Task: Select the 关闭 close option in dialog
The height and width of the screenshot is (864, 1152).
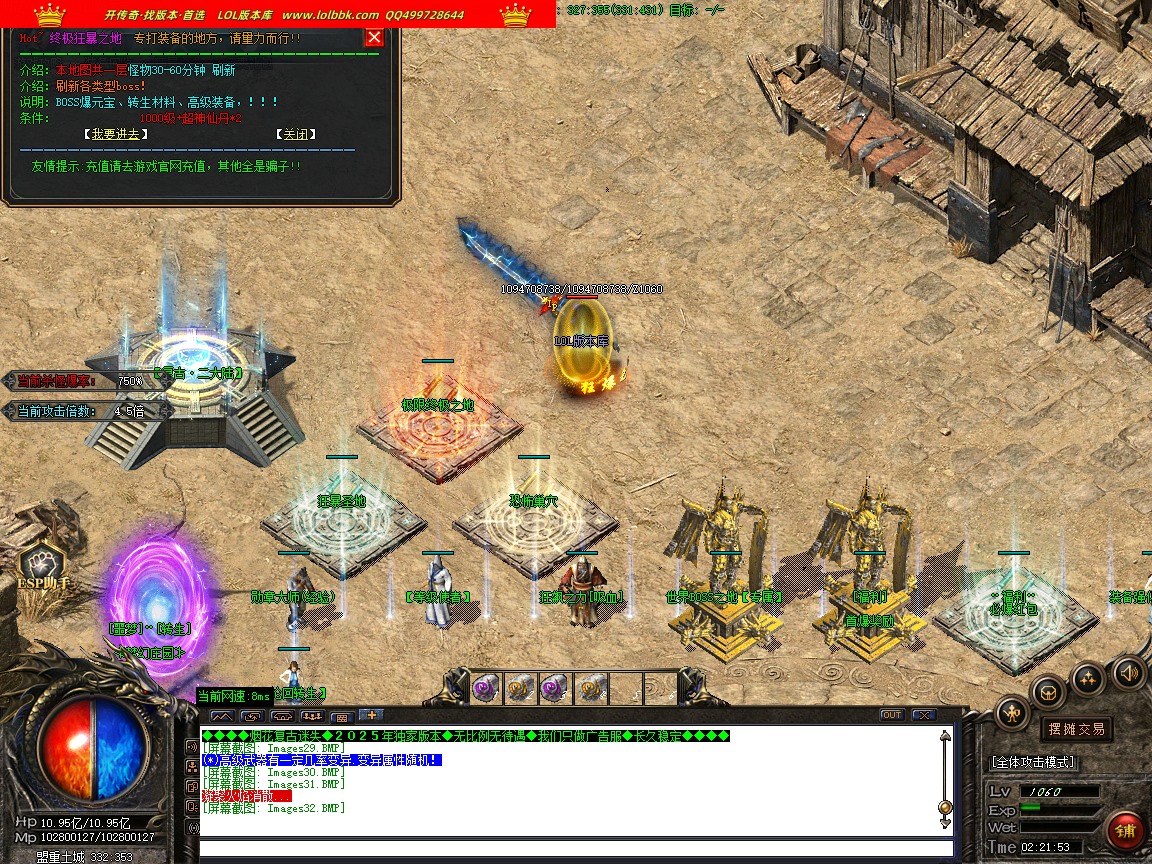Action: coord(295,134)
